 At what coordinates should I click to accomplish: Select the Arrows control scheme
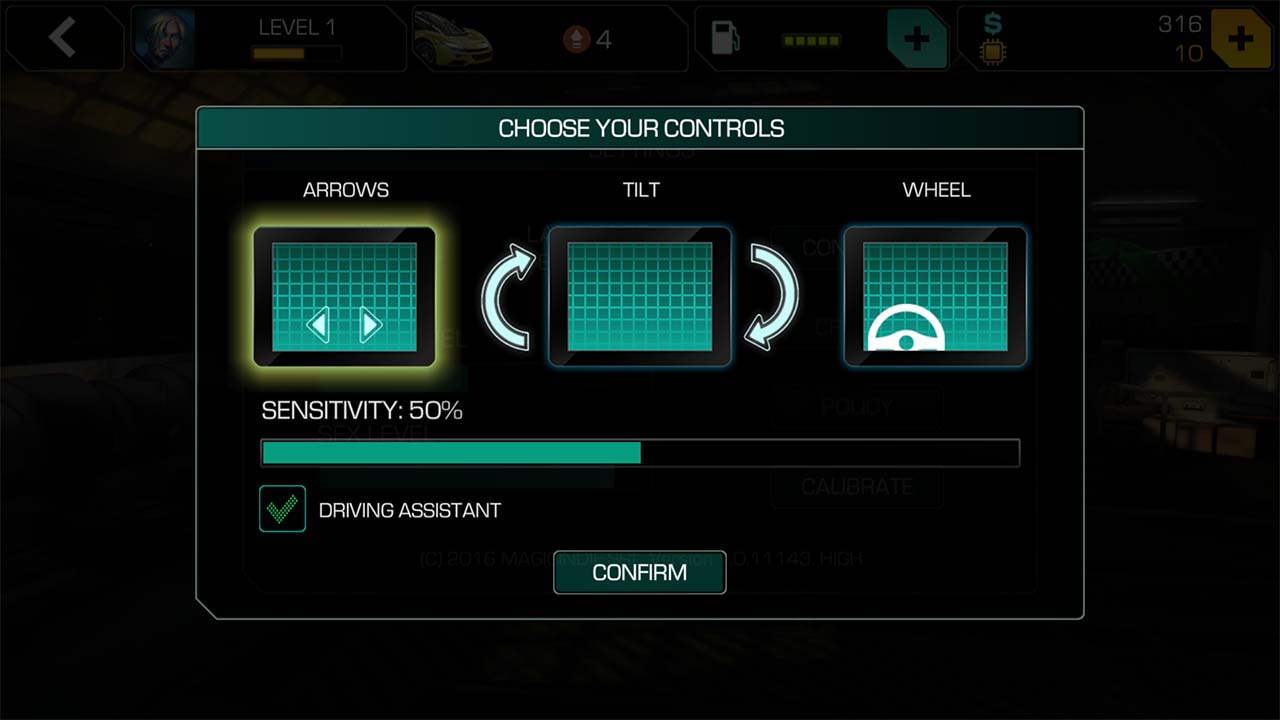tap(344, 297)
